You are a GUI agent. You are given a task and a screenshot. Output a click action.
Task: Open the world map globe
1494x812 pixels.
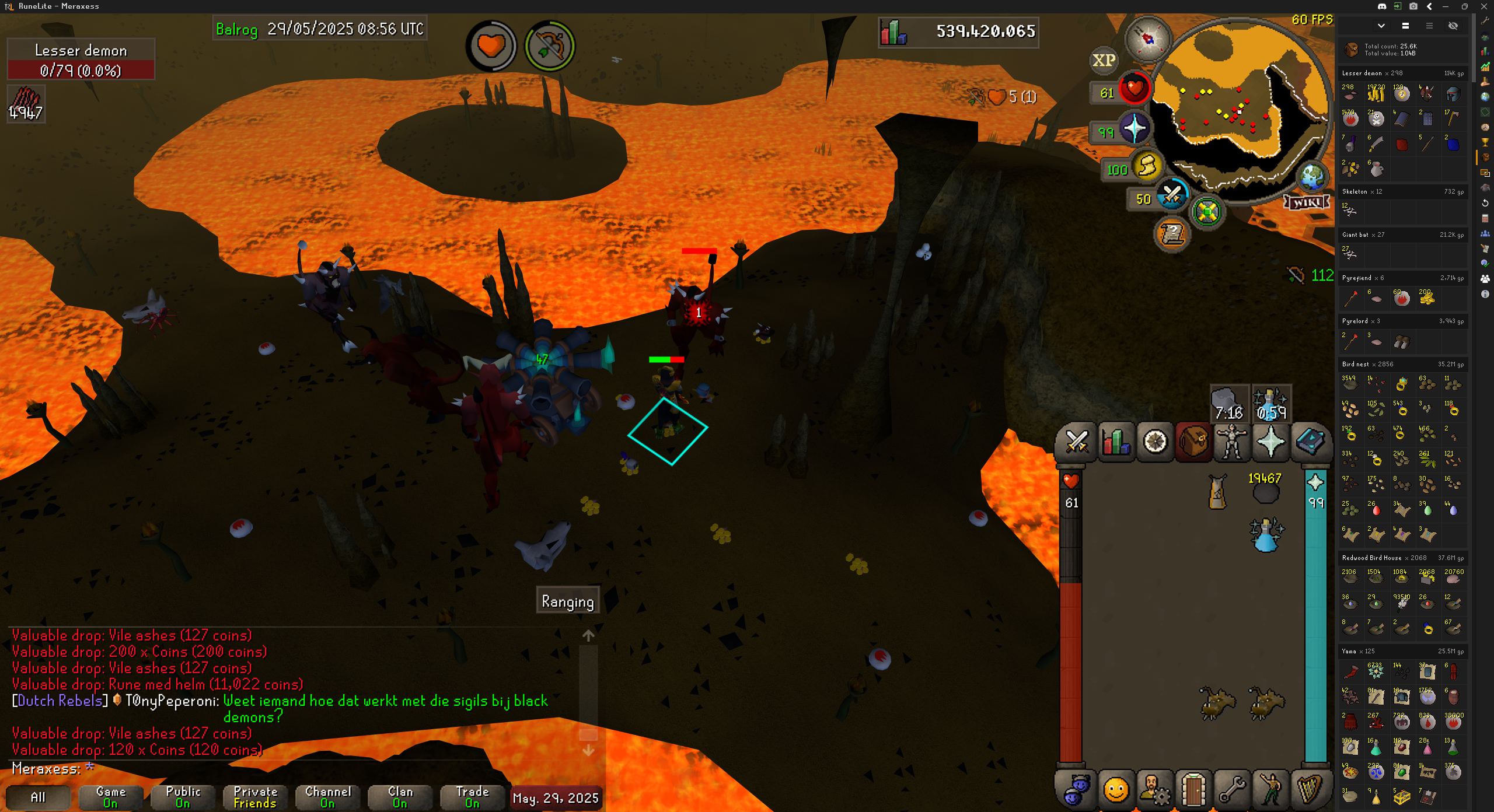[x=1313, y=176]
